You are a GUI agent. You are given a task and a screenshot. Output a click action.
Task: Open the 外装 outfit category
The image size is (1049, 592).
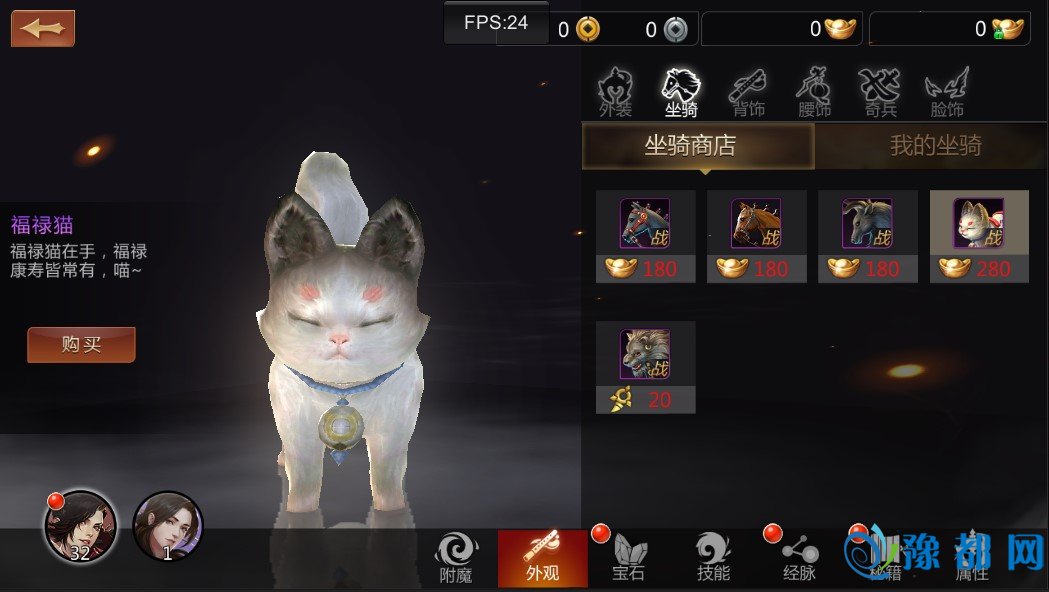[615, 93]
